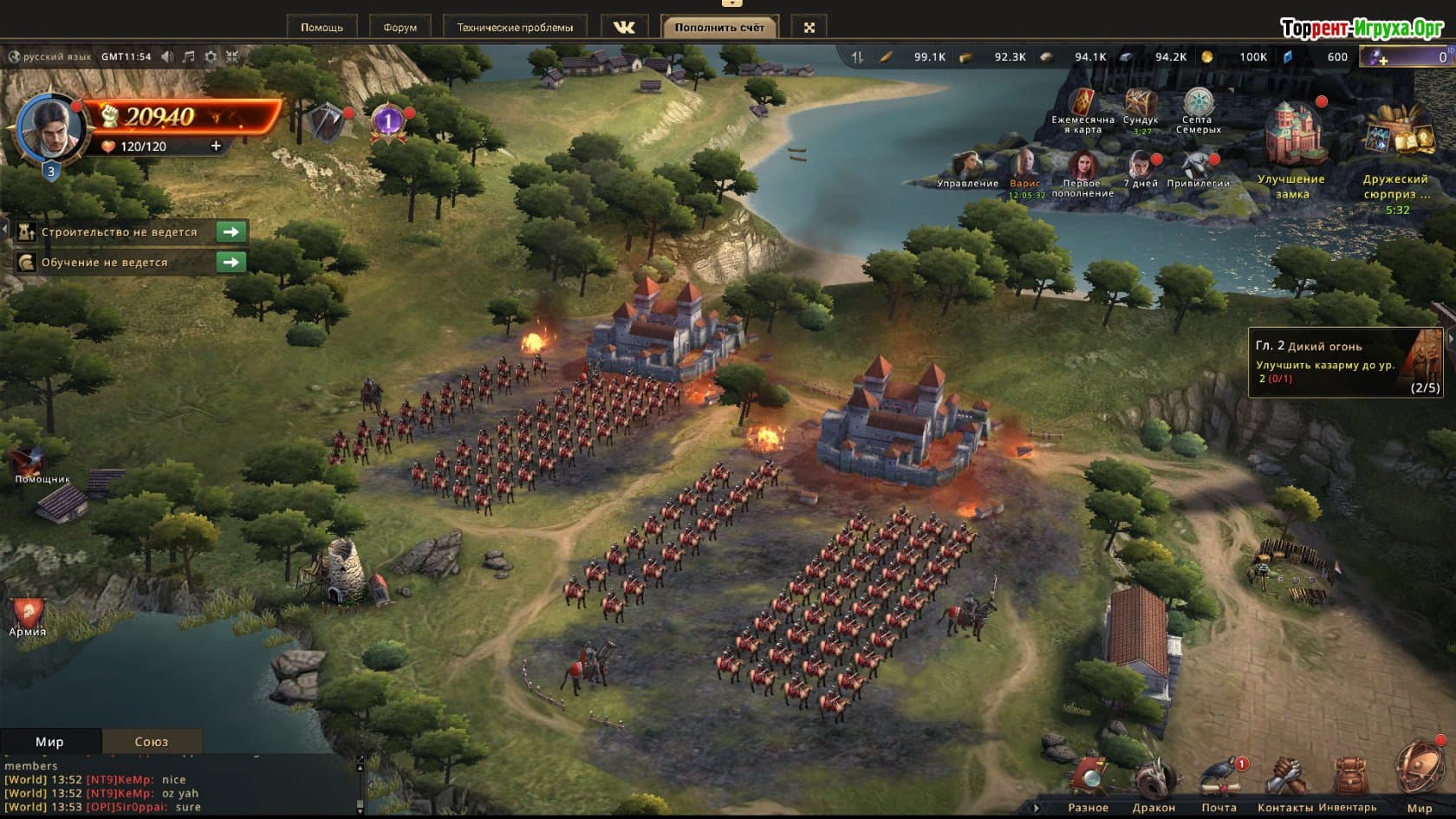Open the gear settings icon

click(x=211, y=56)
